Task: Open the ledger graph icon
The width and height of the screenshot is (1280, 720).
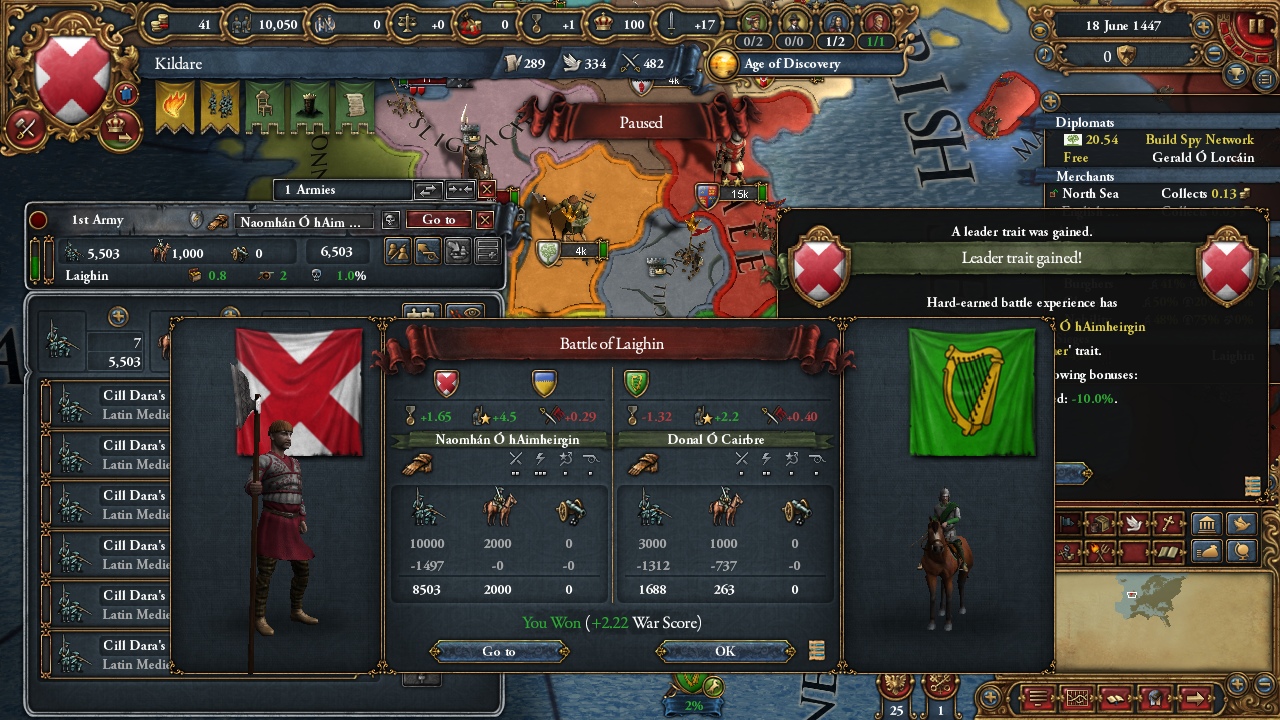Action: (x=1077, y=696)
